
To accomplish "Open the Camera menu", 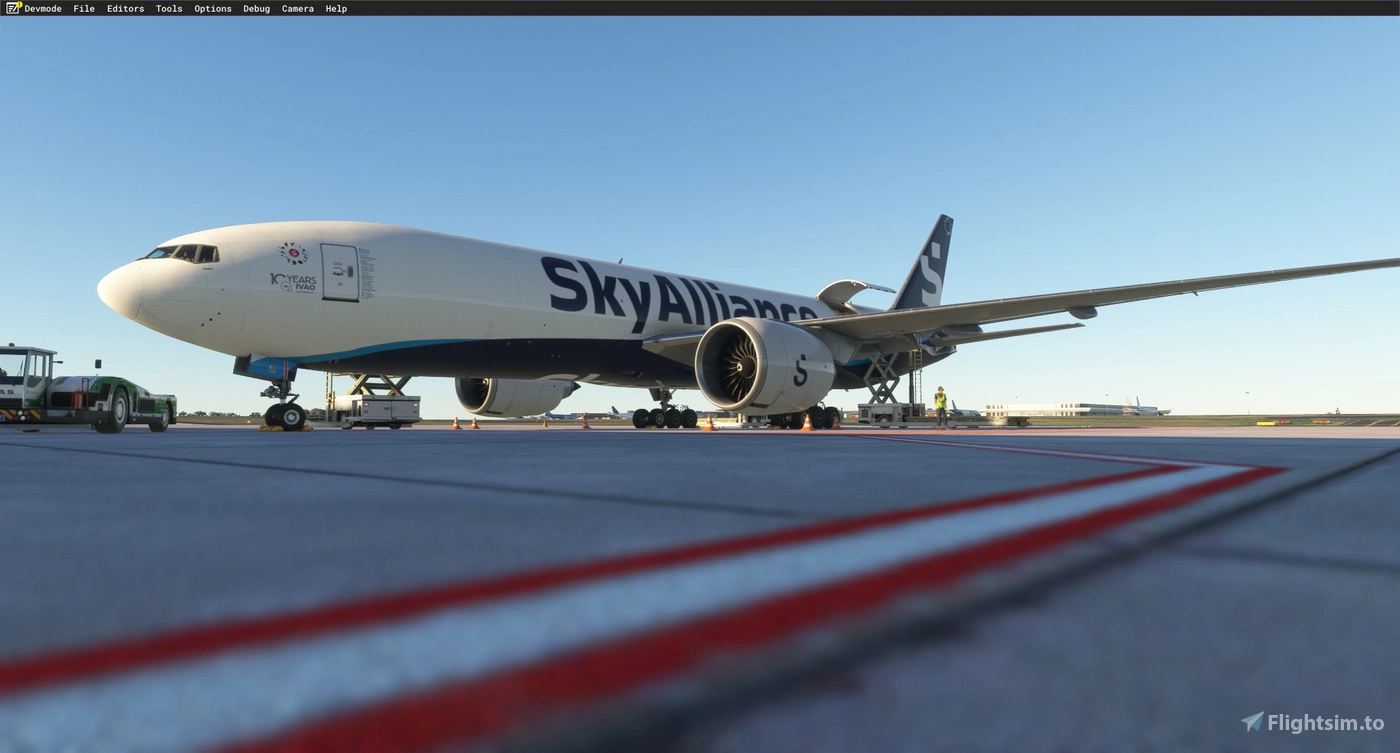I will [297, 8].
